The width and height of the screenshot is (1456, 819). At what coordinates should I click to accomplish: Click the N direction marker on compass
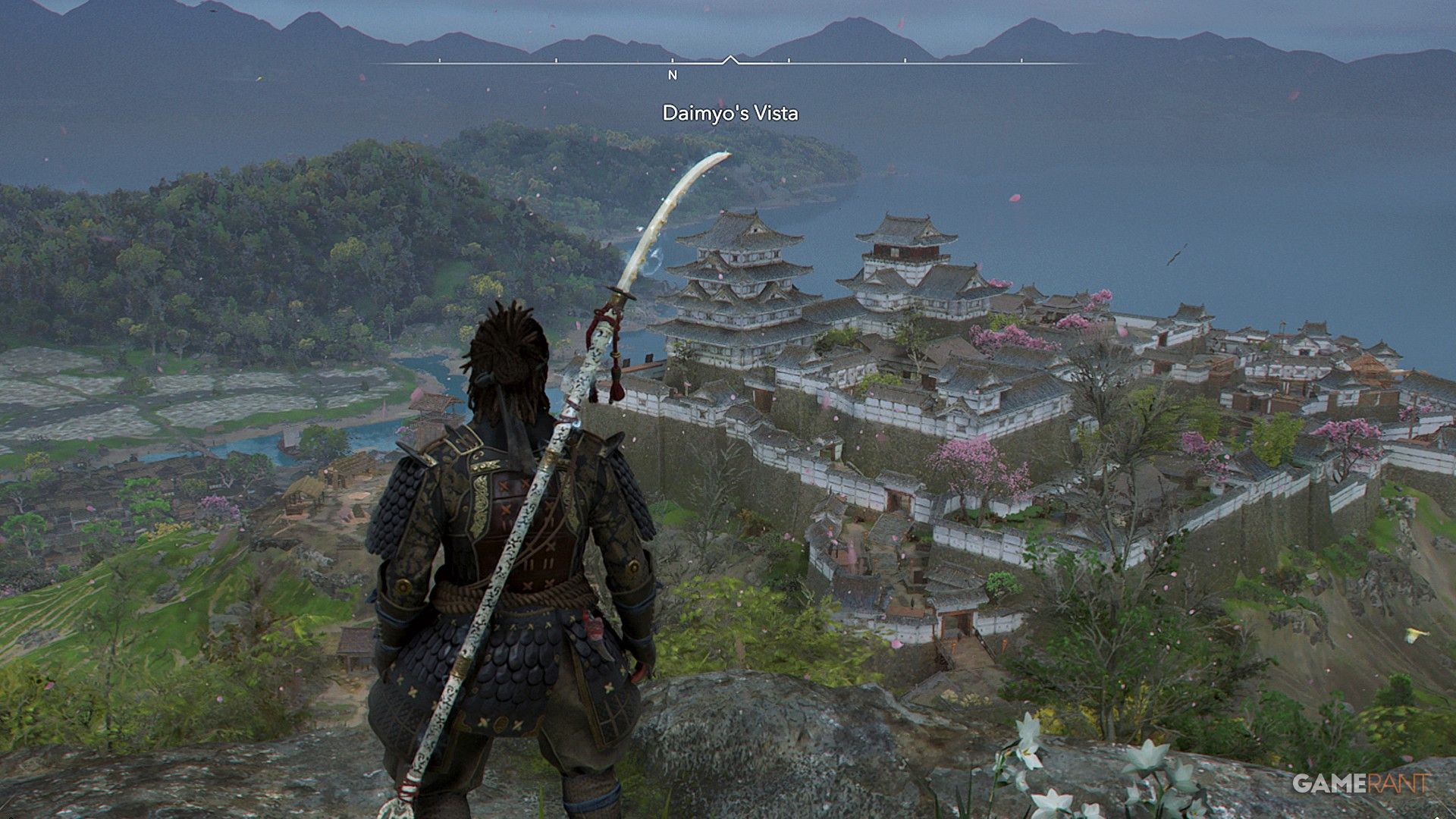pyautogui.click(x=672, y=76)
